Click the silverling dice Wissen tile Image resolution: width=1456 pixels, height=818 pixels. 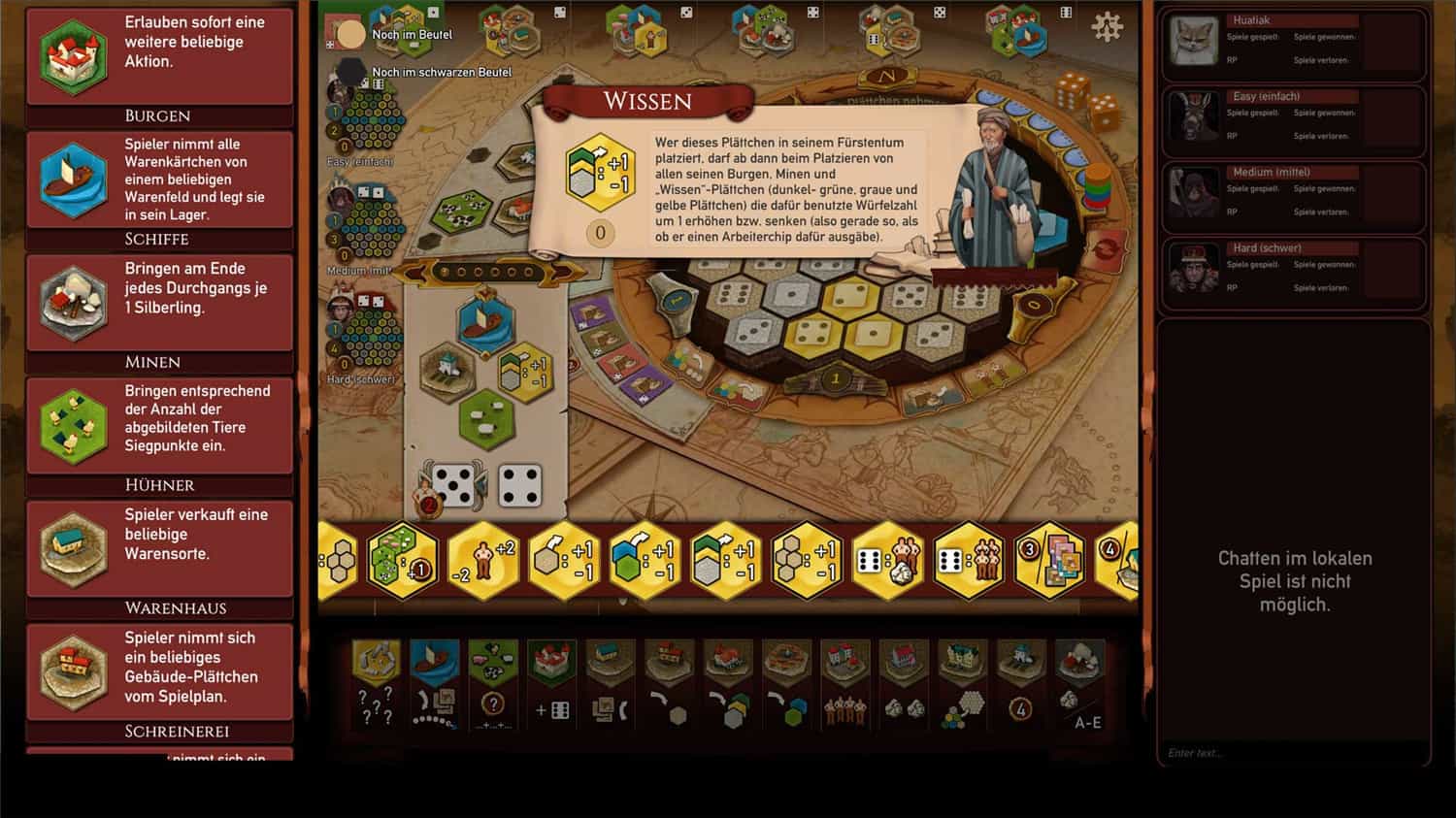[x=888, y=561]
